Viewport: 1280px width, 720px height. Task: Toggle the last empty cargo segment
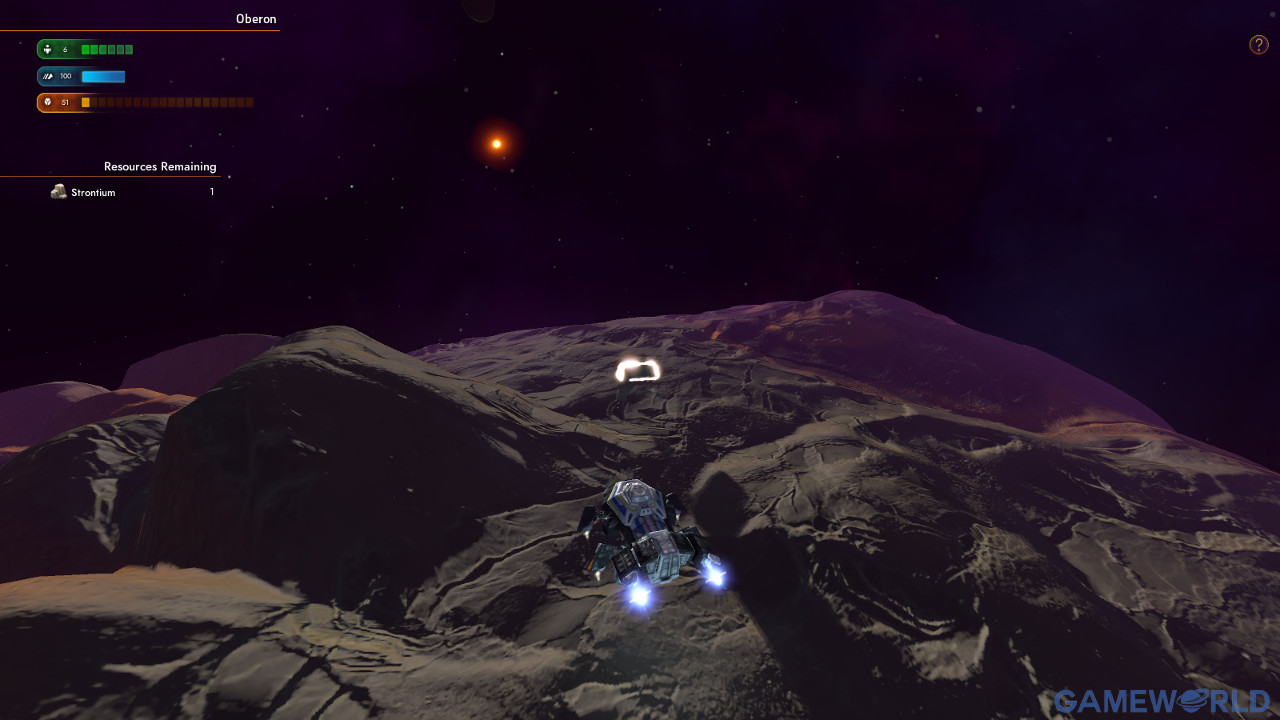pos(248,101)
